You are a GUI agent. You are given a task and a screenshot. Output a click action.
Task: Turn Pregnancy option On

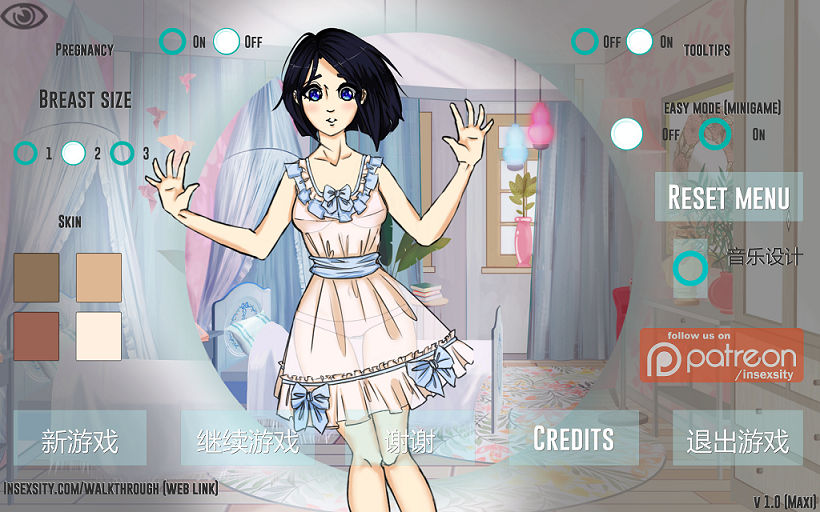pyautogui.click(x=173, y=41)
